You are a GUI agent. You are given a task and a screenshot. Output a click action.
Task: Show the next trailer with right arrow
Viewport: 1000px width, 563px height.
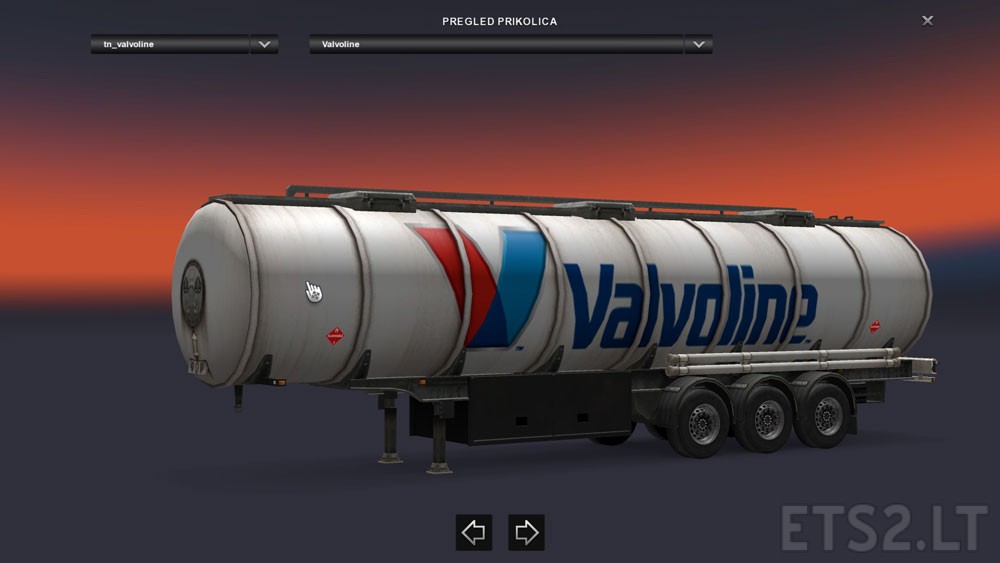click(526, 532)
